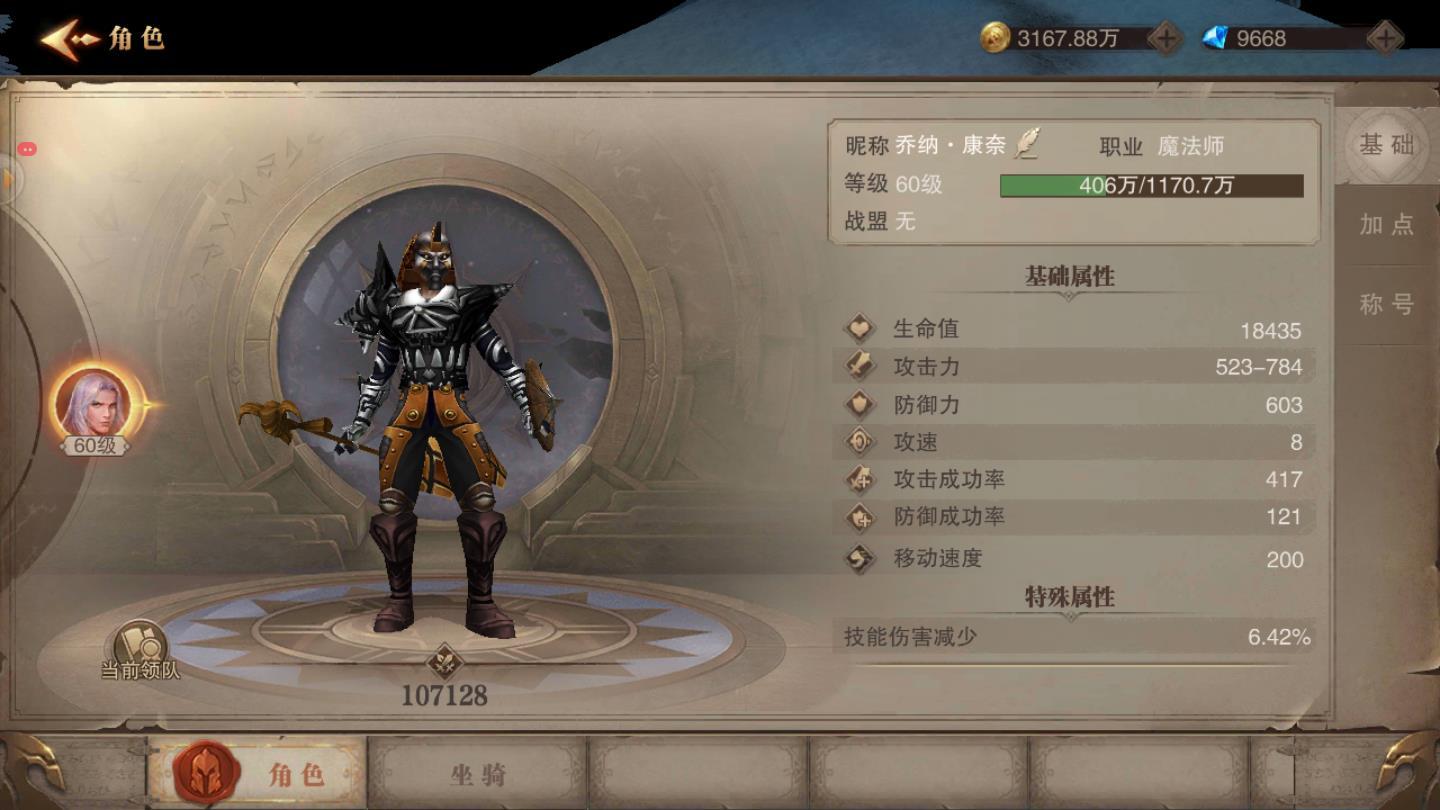Image resolution: width=1440 pixels, height=810 pixels.
Task: Show the 称号 tab
Action: 1386,304
